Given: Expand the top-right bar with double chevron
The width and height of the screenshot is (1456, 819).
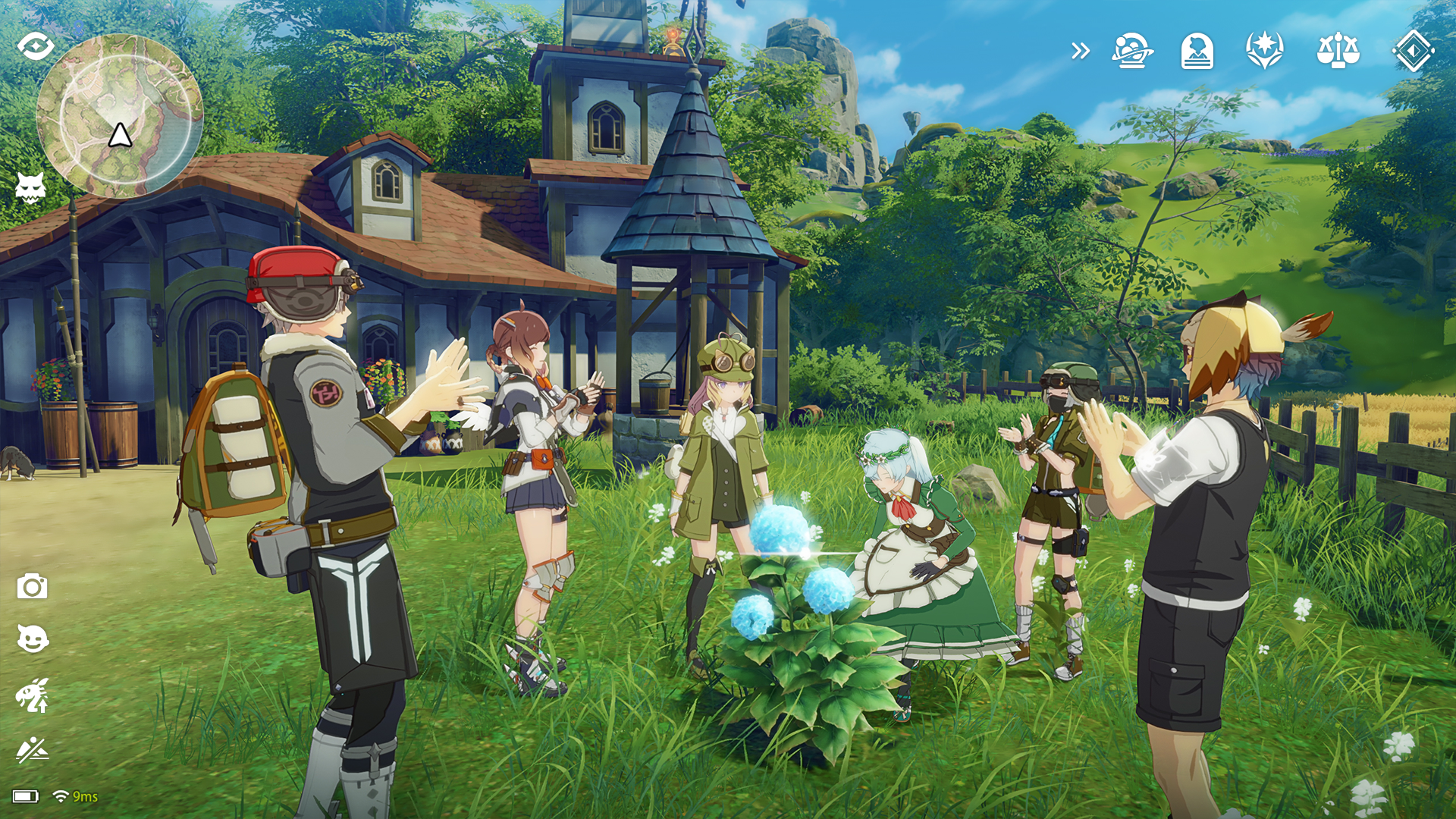Looking at the screenshot, I should tap(1080, 51).
